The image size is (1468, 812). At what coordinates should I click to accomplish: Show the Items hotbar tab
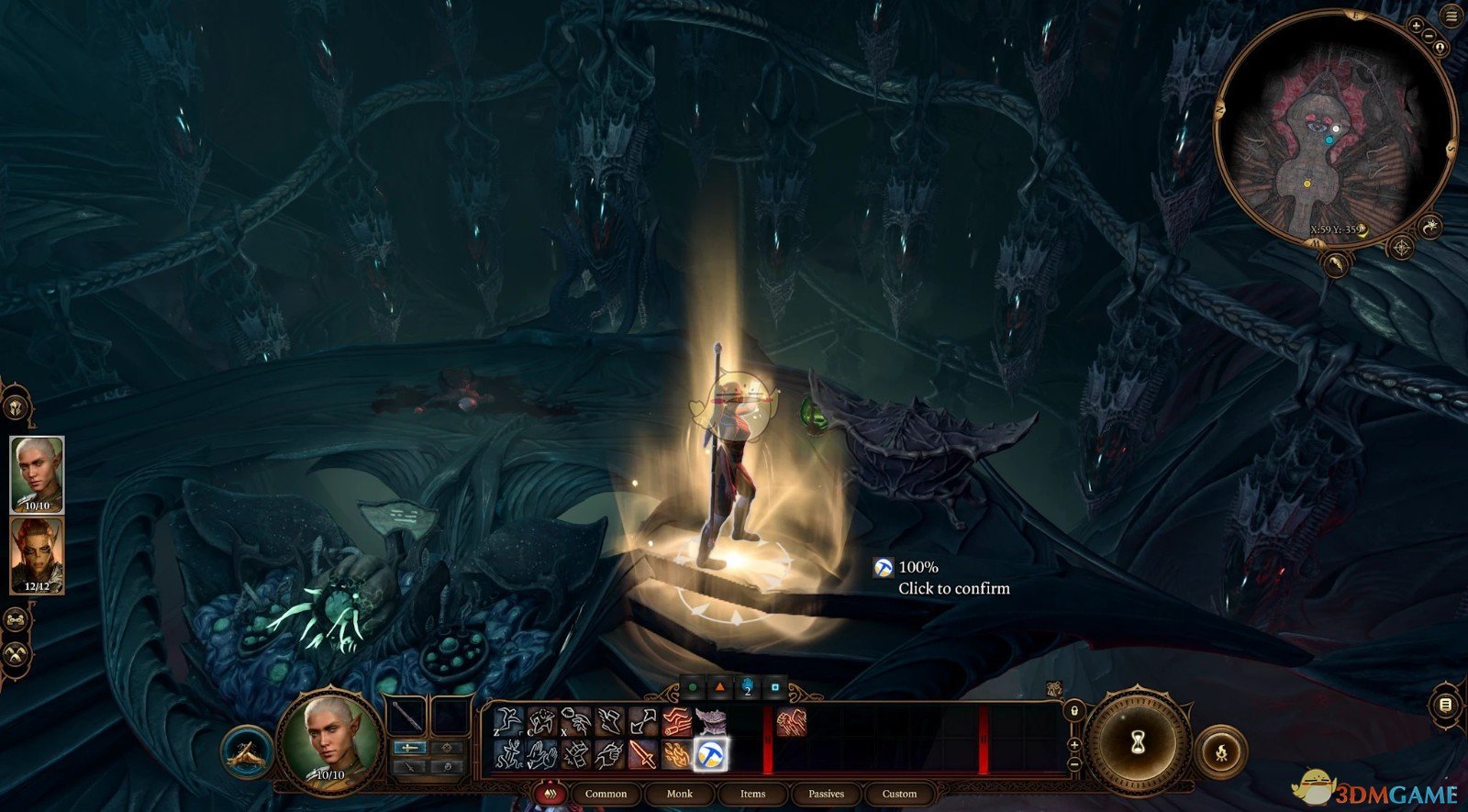(752, 794)
